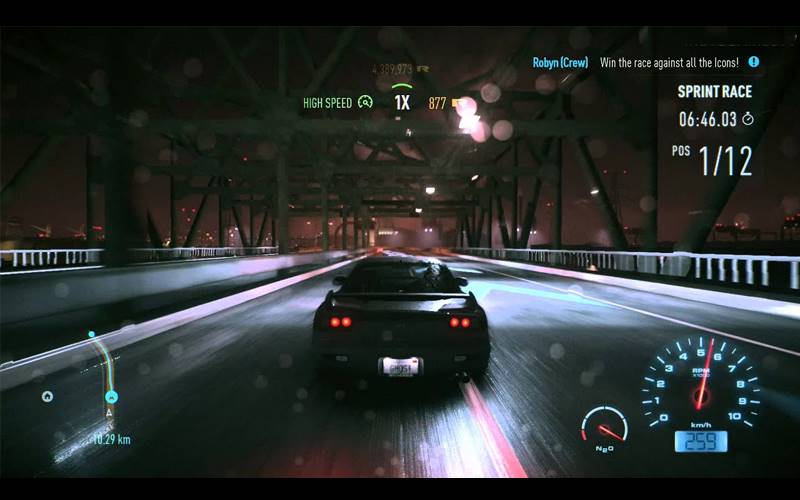Select the blue dot at the route's far end
This screenshot has height=500, width=800.
(91, 334)
